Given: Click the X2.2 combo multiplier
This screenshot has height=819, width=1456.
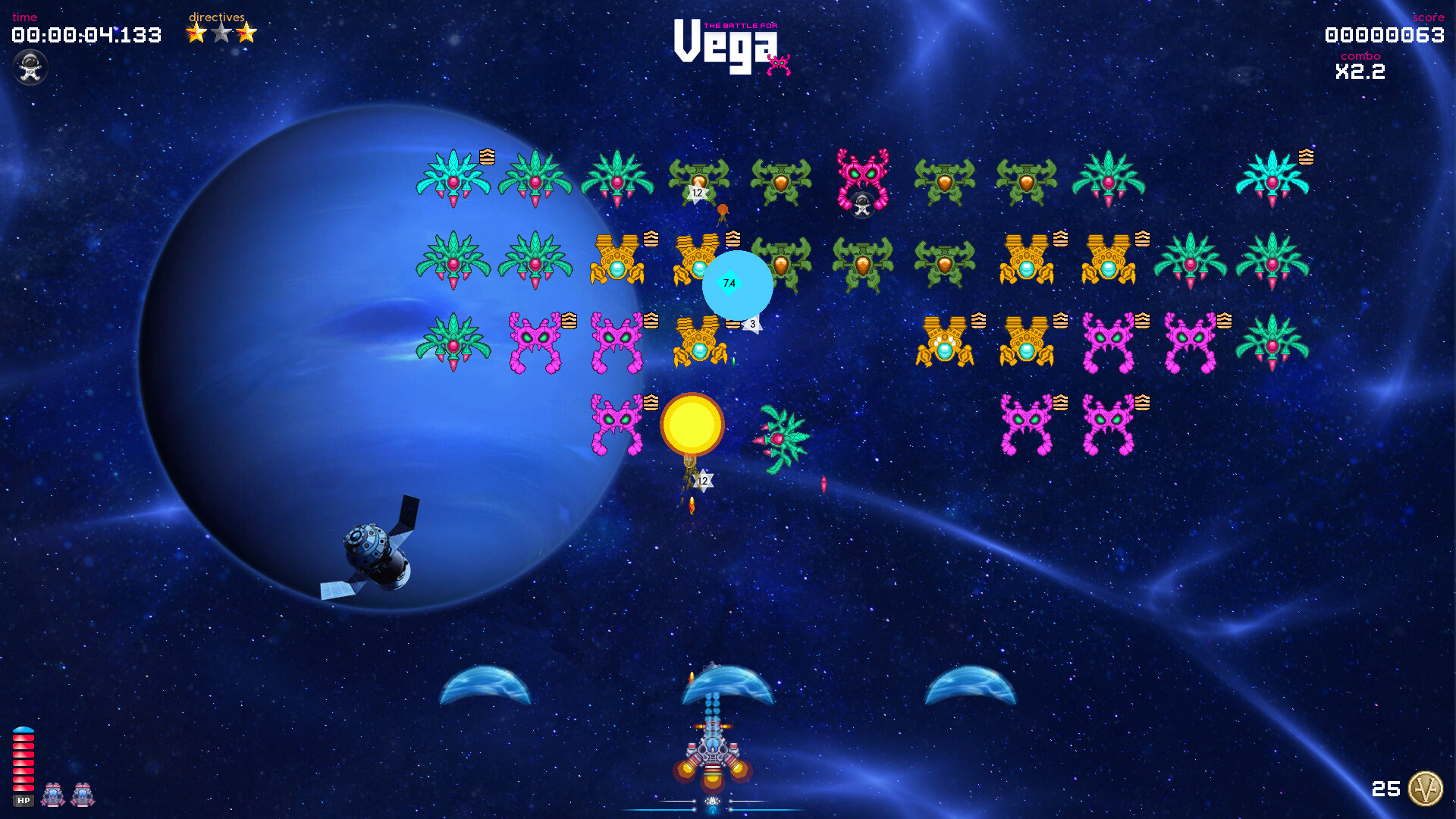Looking at the screenshot, I should [1360, 73].
